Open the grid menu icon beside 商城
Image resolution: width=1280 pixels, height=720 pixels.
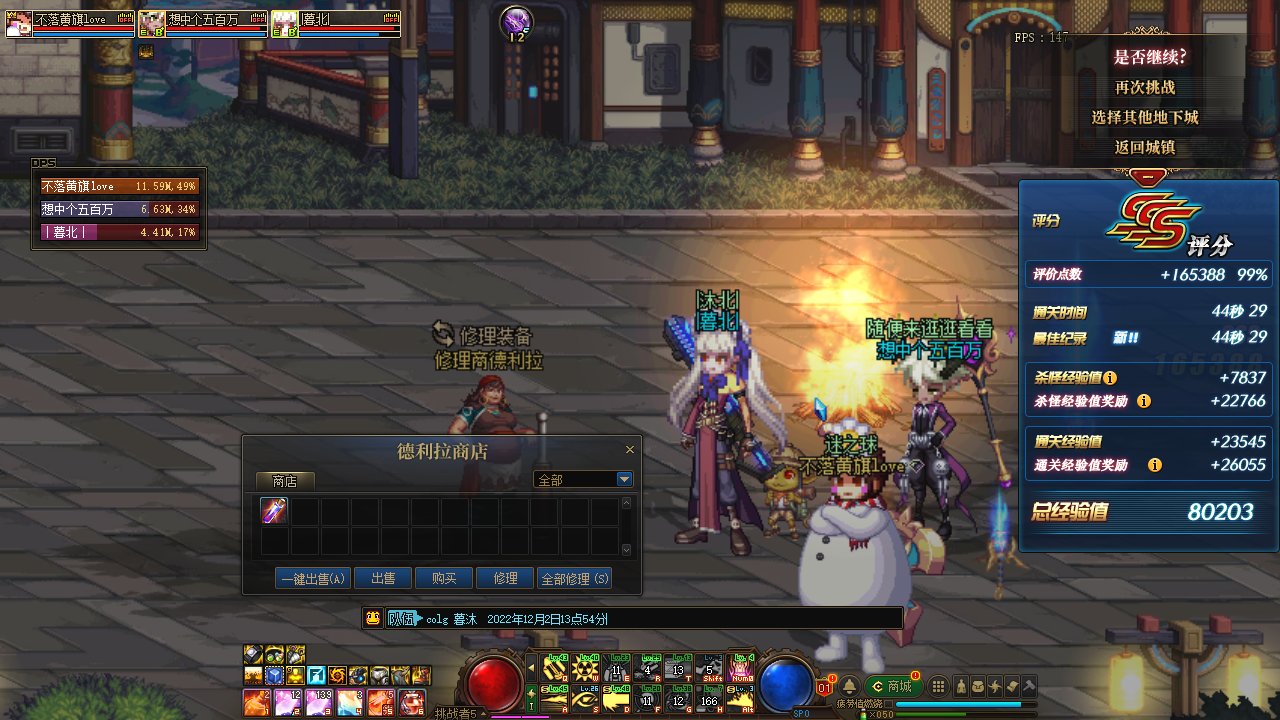coord(938,687)
